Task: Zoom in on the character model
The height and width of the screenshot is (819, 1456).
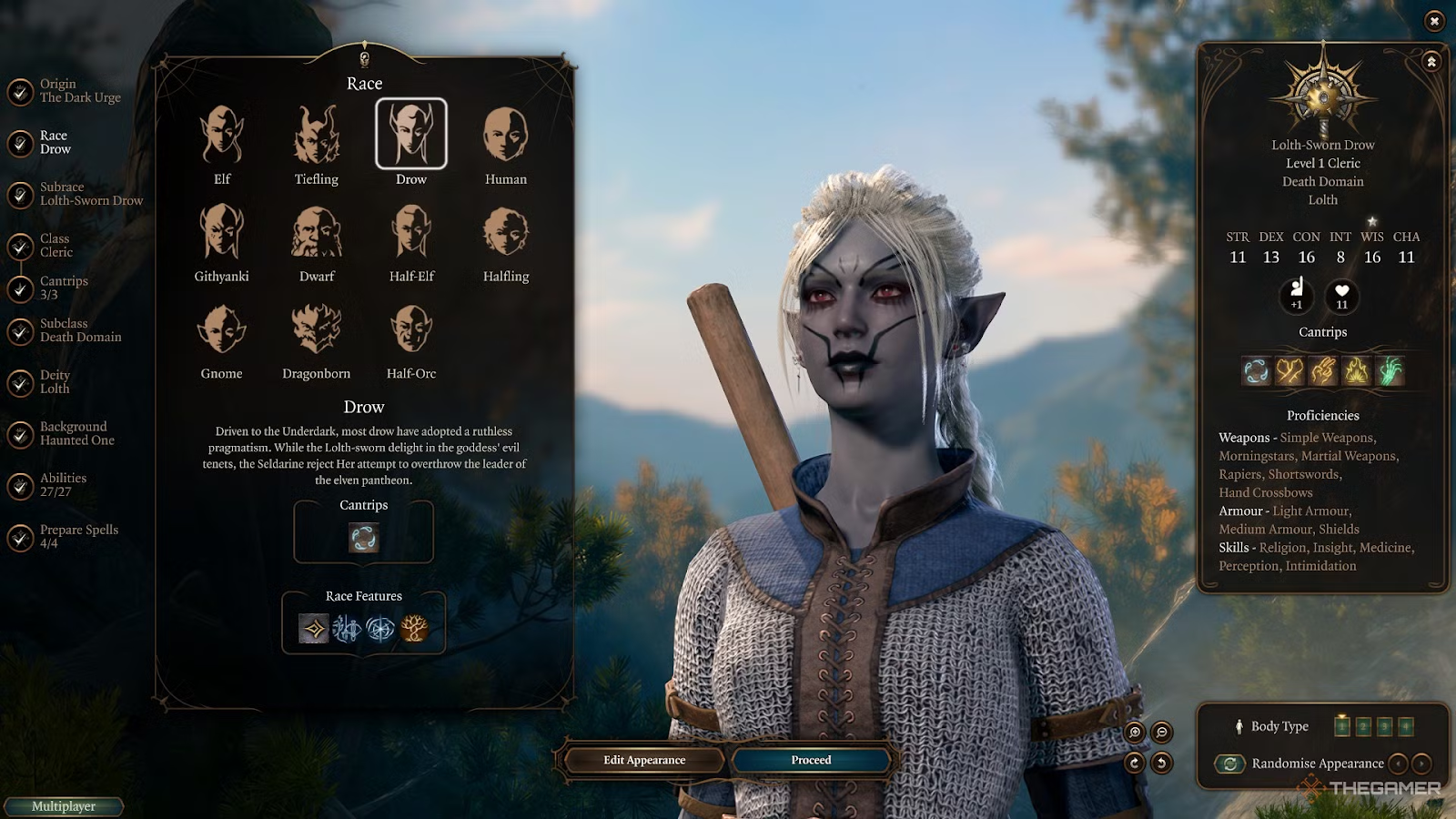Action: point(1135,733)
